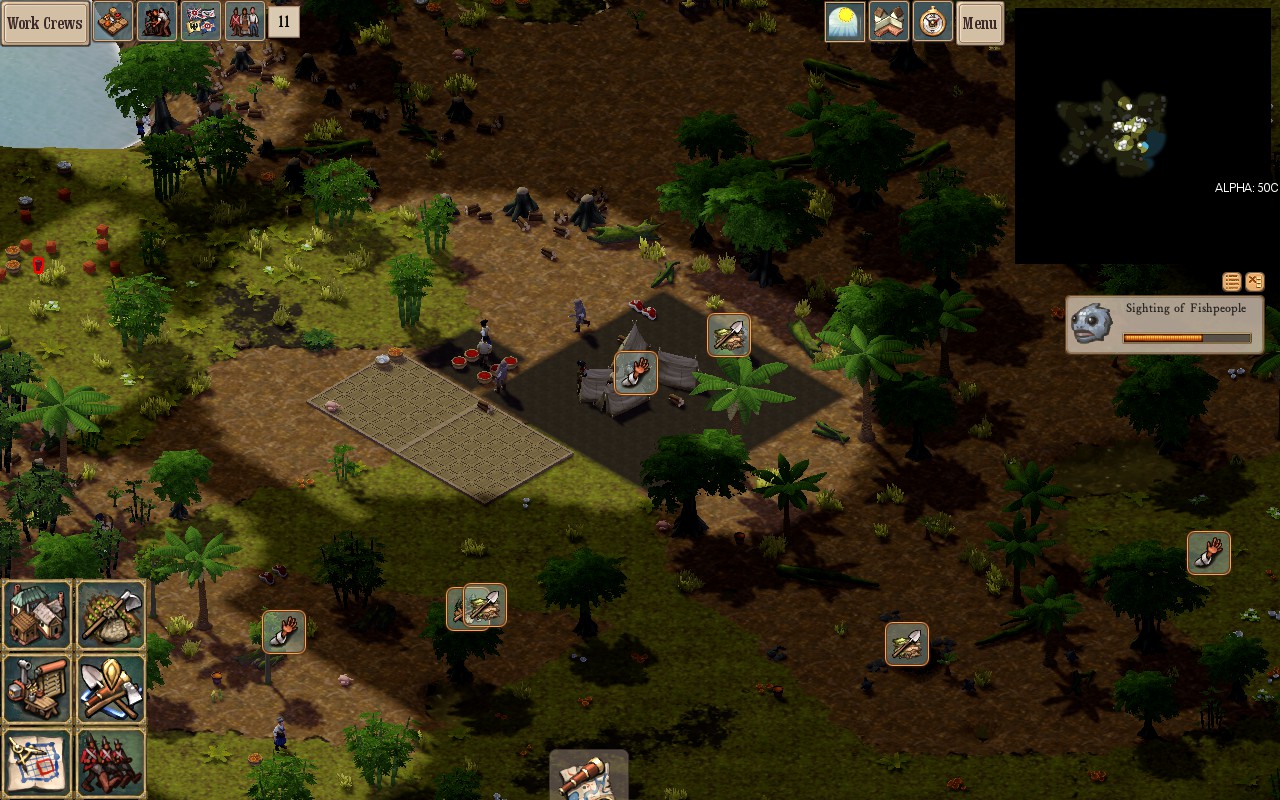
Task: Click the spyglass and map button
Action: 588,776
